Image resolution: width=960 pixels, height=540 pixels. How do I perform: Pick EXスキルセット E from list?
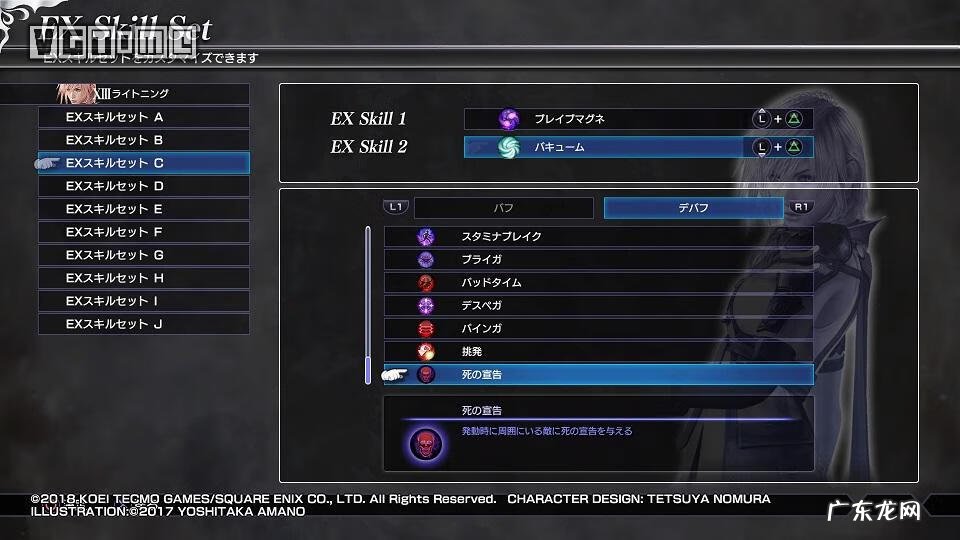143,209
